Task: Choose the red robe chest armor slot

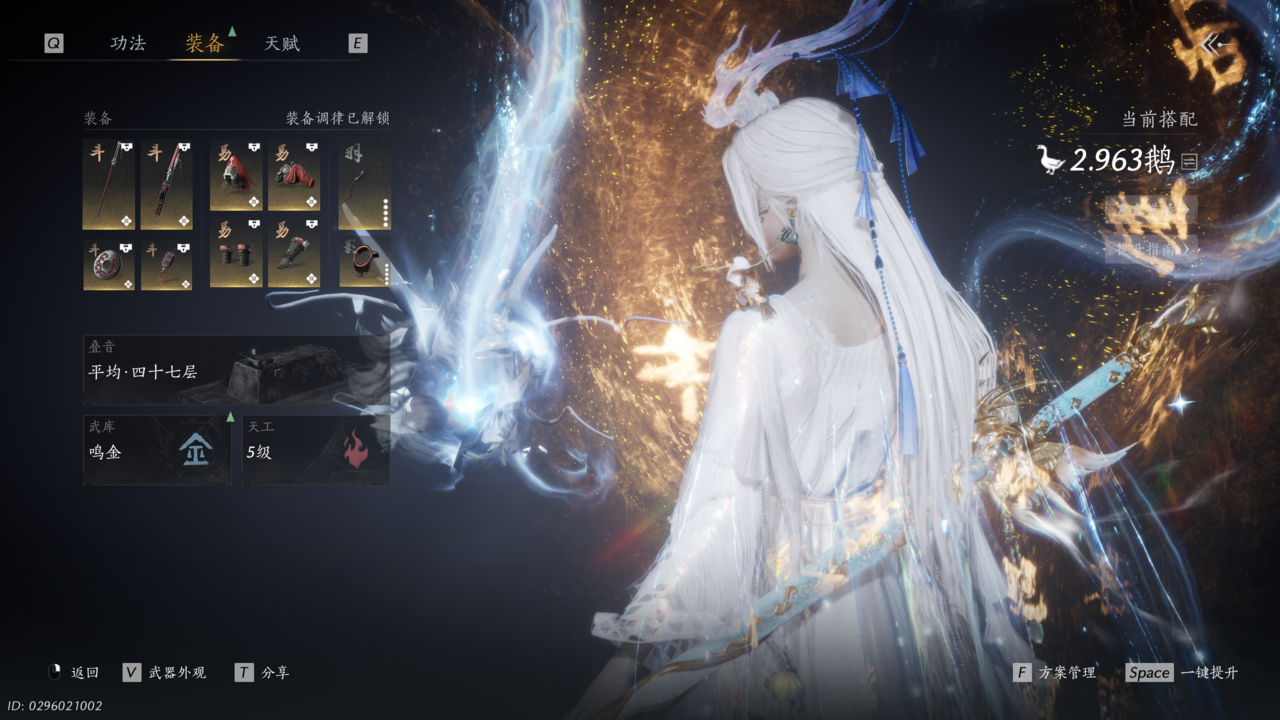Action: click(294, 176)
